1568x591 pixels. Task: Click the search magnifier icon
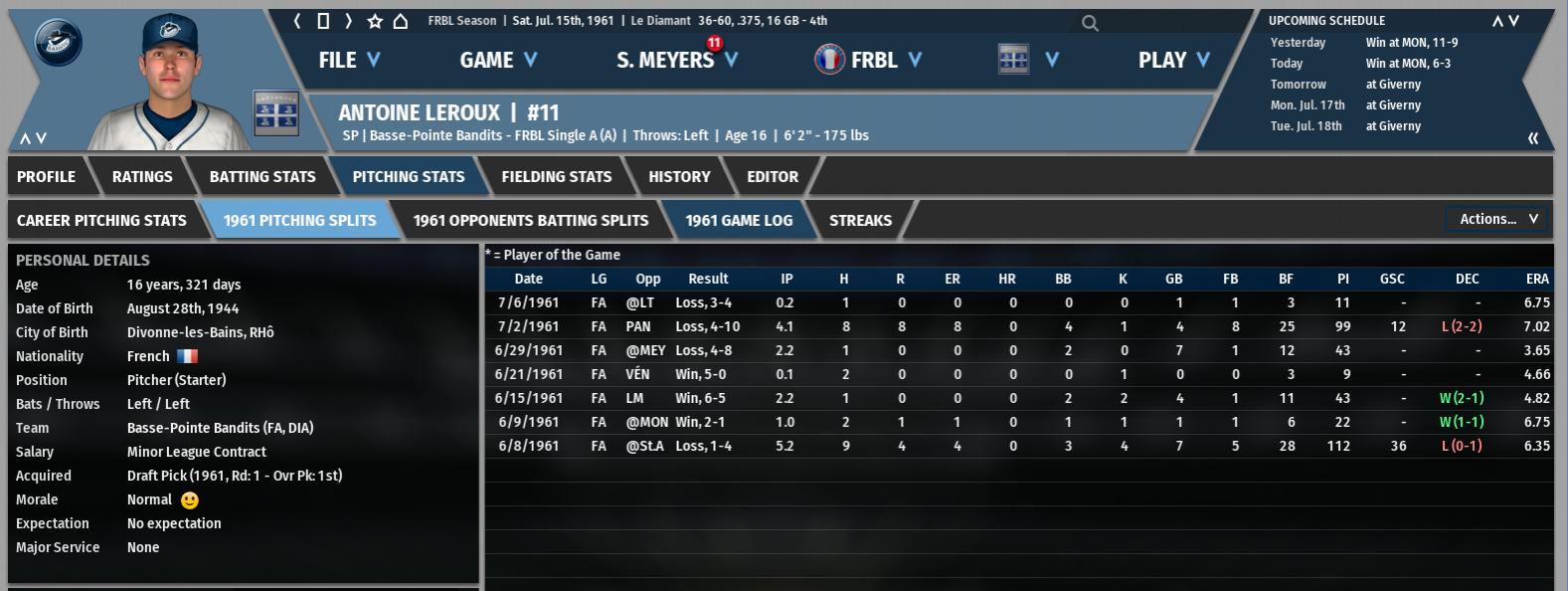coord(1090,23)
